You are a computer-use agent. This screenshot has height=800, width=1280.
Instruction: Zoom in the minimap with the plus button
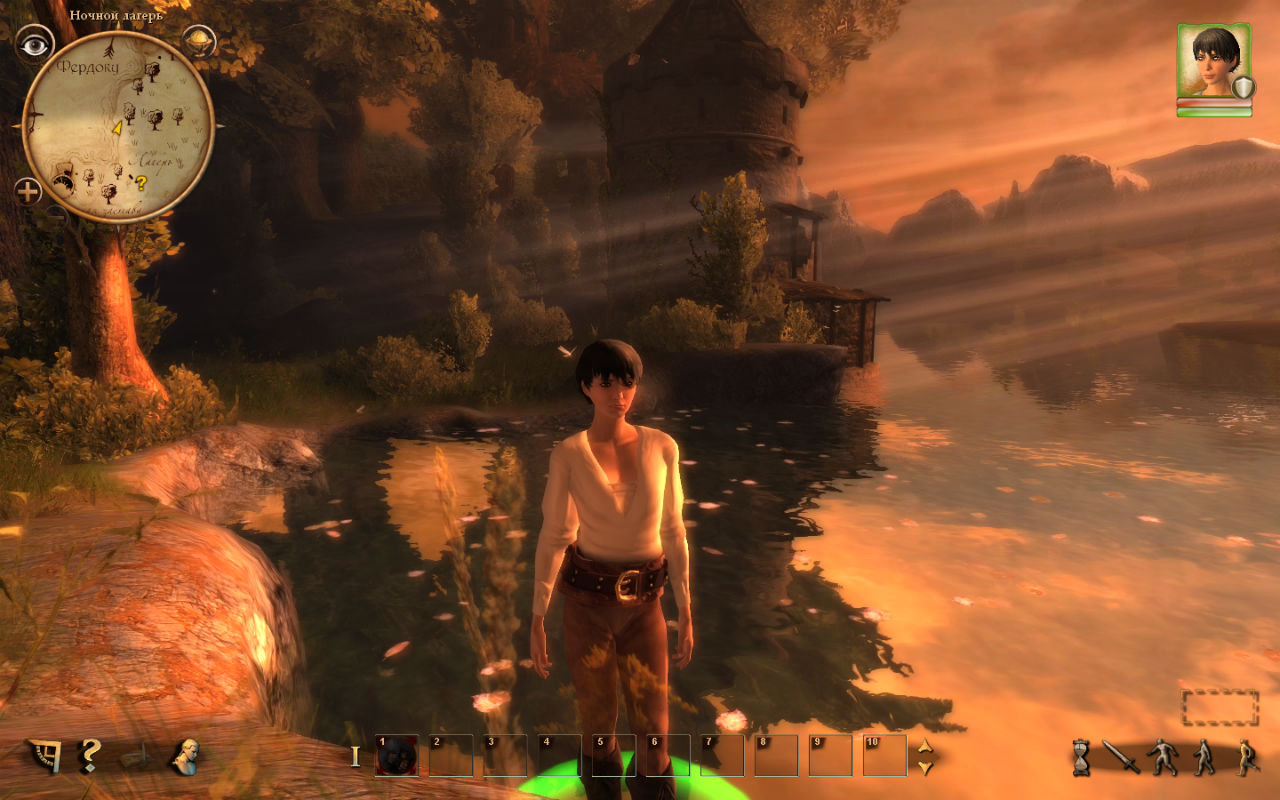point(28,191)
